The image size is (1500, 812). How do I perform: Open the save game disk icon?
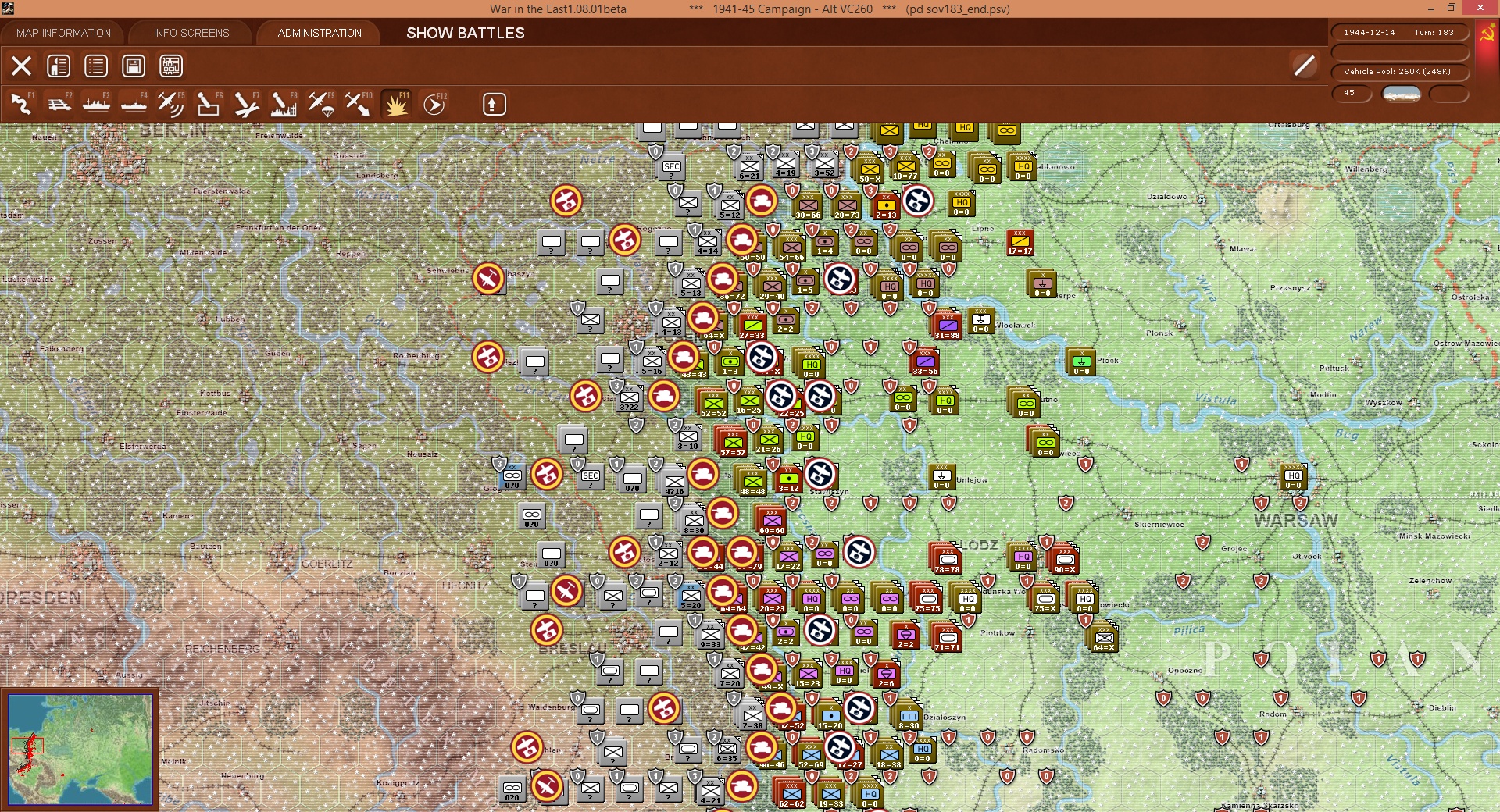point(133,66)
